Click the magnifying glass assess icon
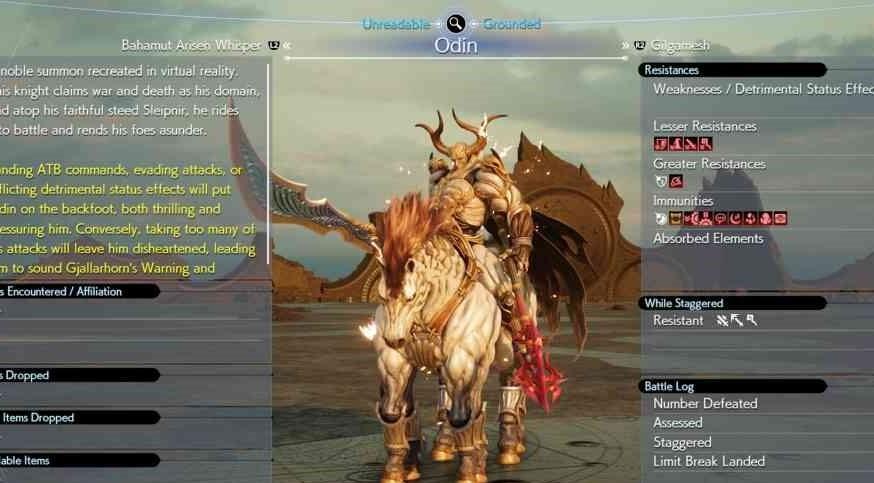 [456, 23]
